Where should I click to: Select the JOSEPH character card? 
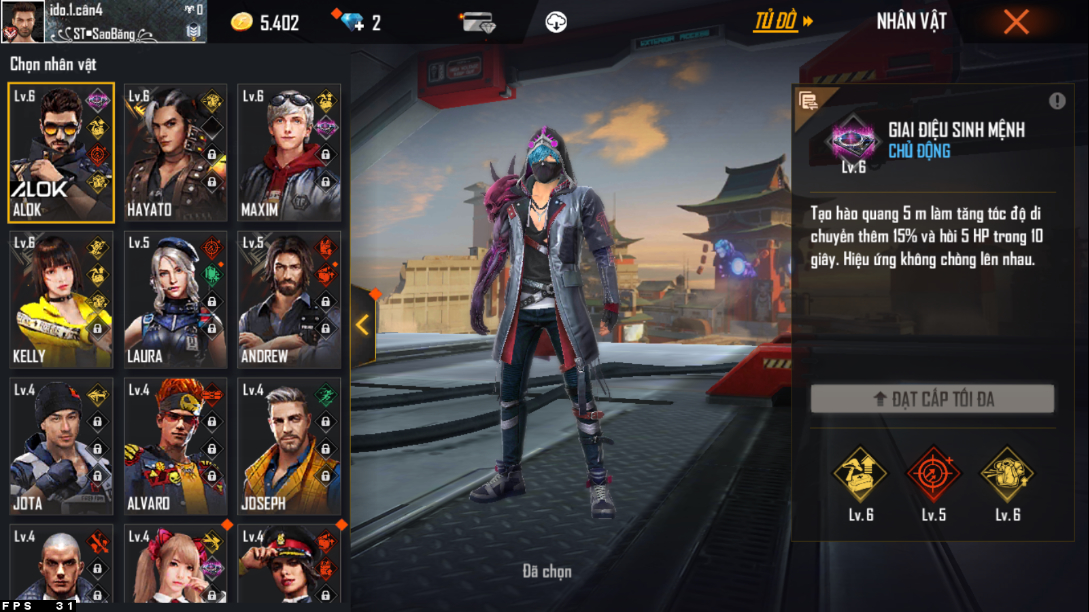point(289,446)
